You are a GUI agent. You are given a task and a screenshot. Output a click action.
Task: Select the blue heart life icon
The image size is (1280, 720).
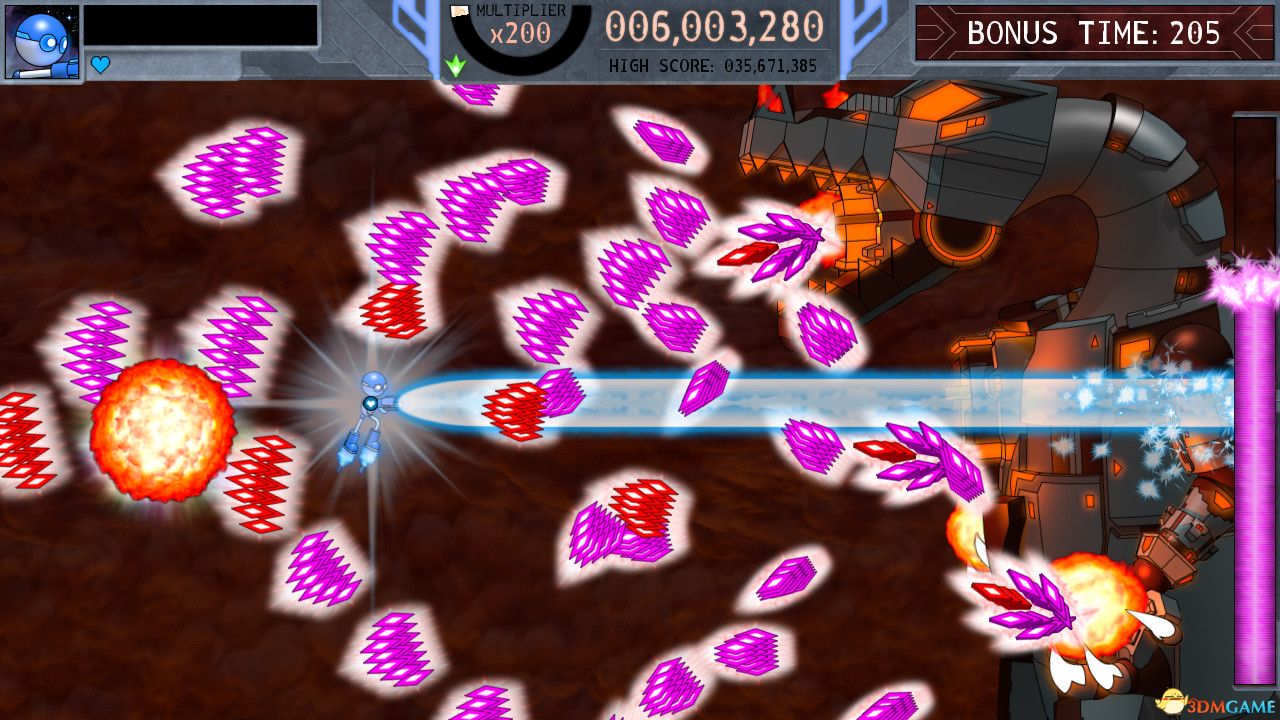[99, 62]
